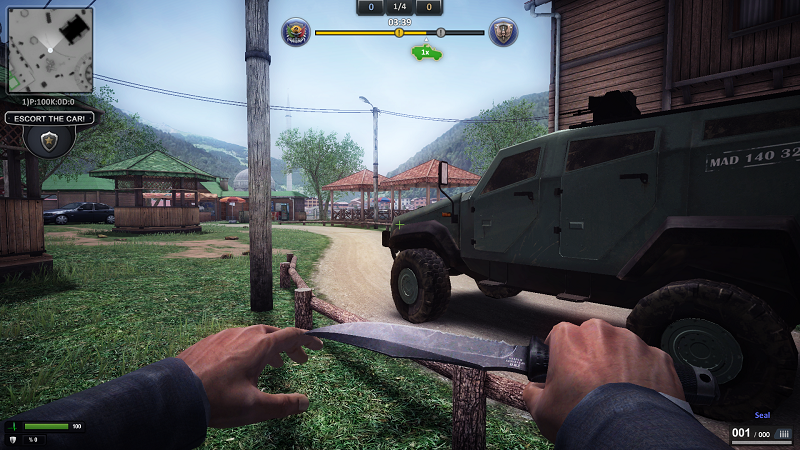Select the left team emblem by the progress bar
The height and width of the screenshot is (450, 800).
[x=296, y=33]
